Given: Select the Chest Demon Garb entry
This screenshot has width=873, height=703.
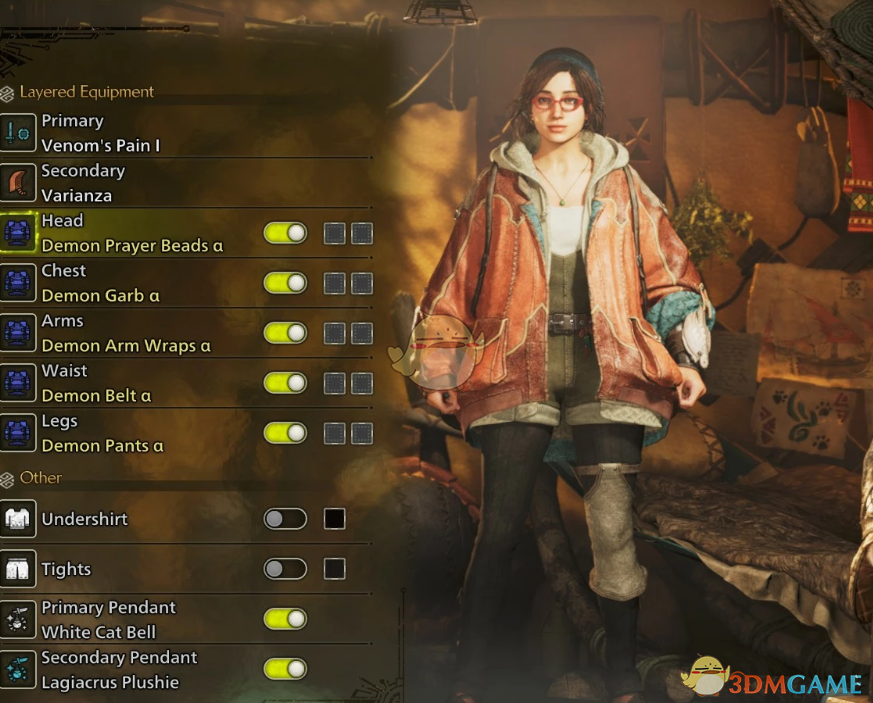Looking at the screenshot, I should pyautogui.click(x=100, y=283).
